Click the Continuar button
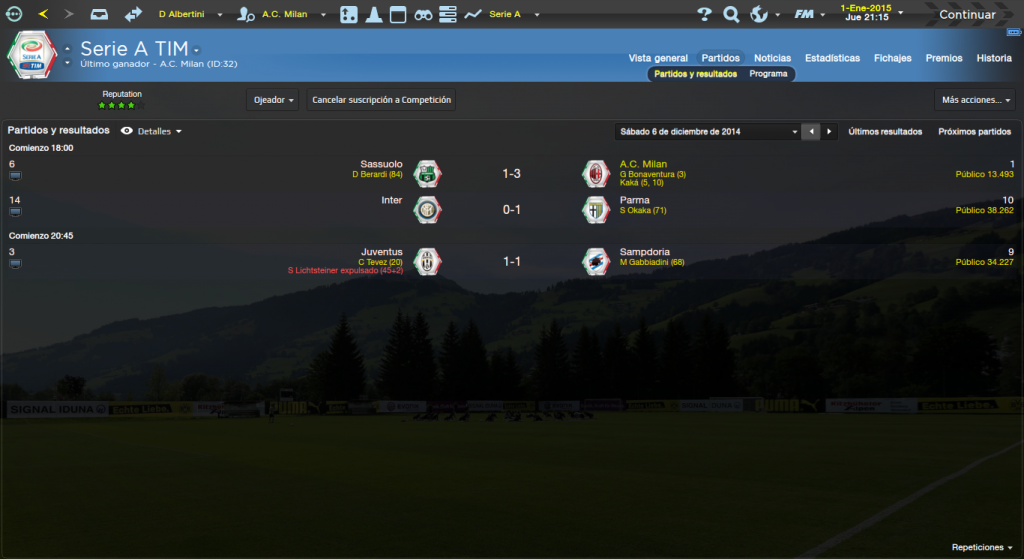This screenshot has width=1024, height=559. click(966, 14)
